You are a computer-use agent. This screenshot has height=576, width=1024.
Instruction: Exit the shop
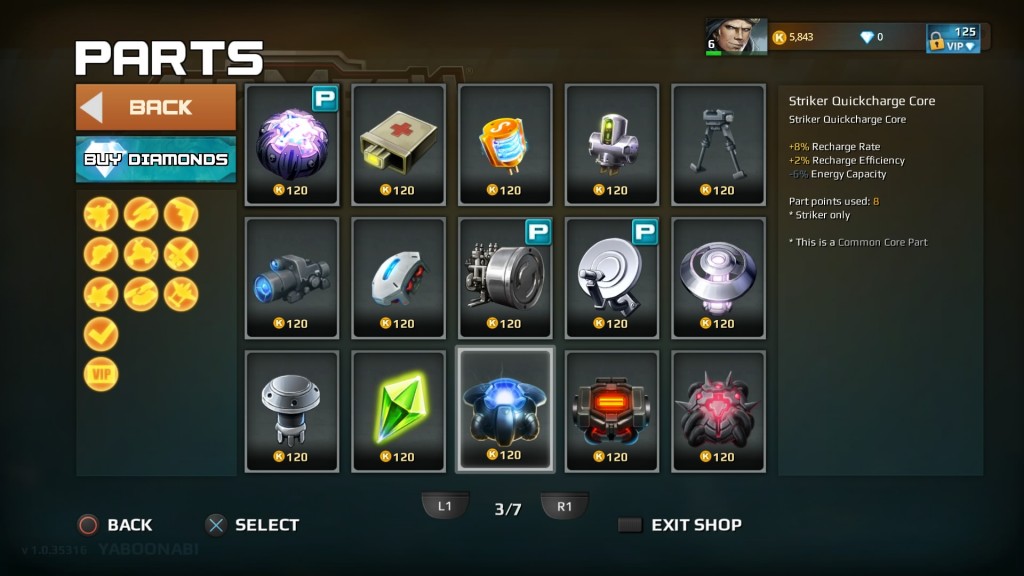680,525
